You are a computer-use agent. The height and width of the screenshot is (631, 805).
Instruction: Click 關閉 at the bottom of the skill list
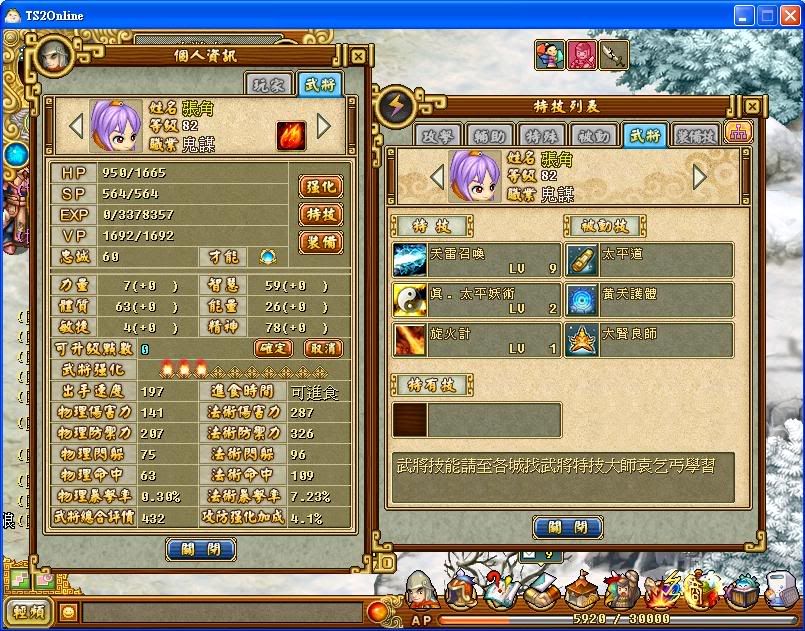[x=567, y=527]
